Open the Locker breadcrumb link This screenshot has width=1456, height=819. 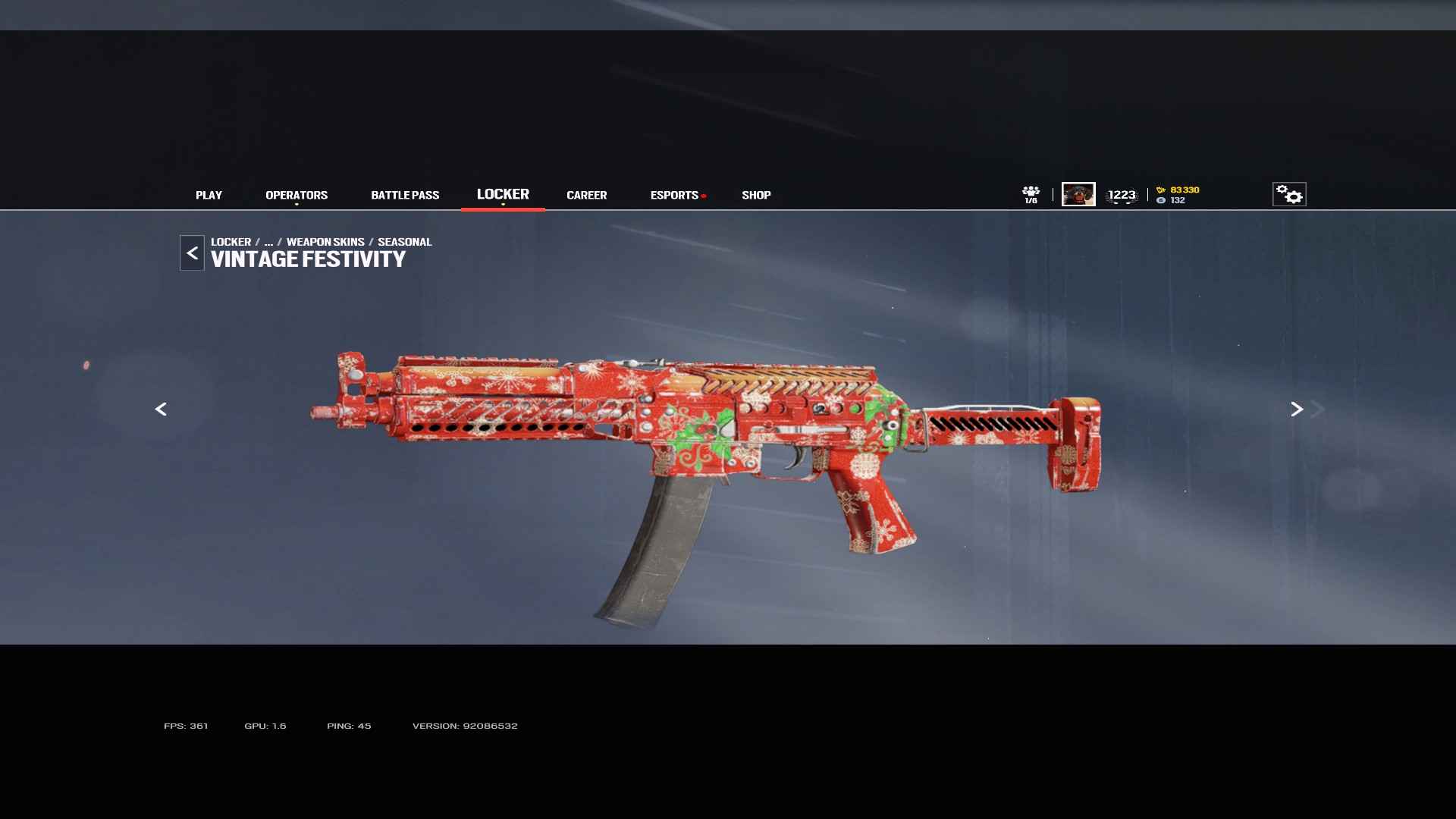[231, 242]
